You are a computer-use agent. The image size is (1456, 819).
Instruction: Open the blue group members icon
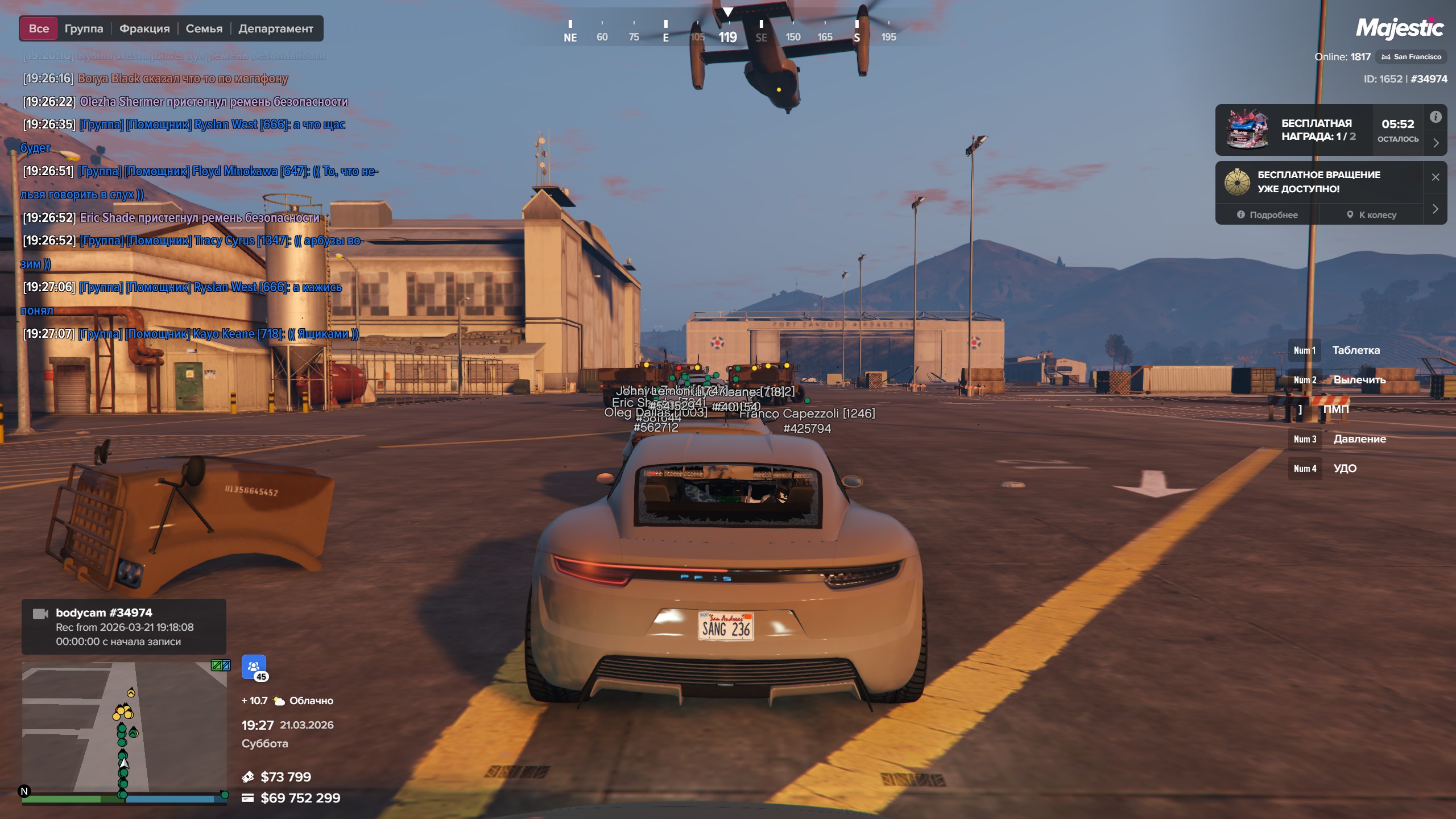click(x=254, y=667)
